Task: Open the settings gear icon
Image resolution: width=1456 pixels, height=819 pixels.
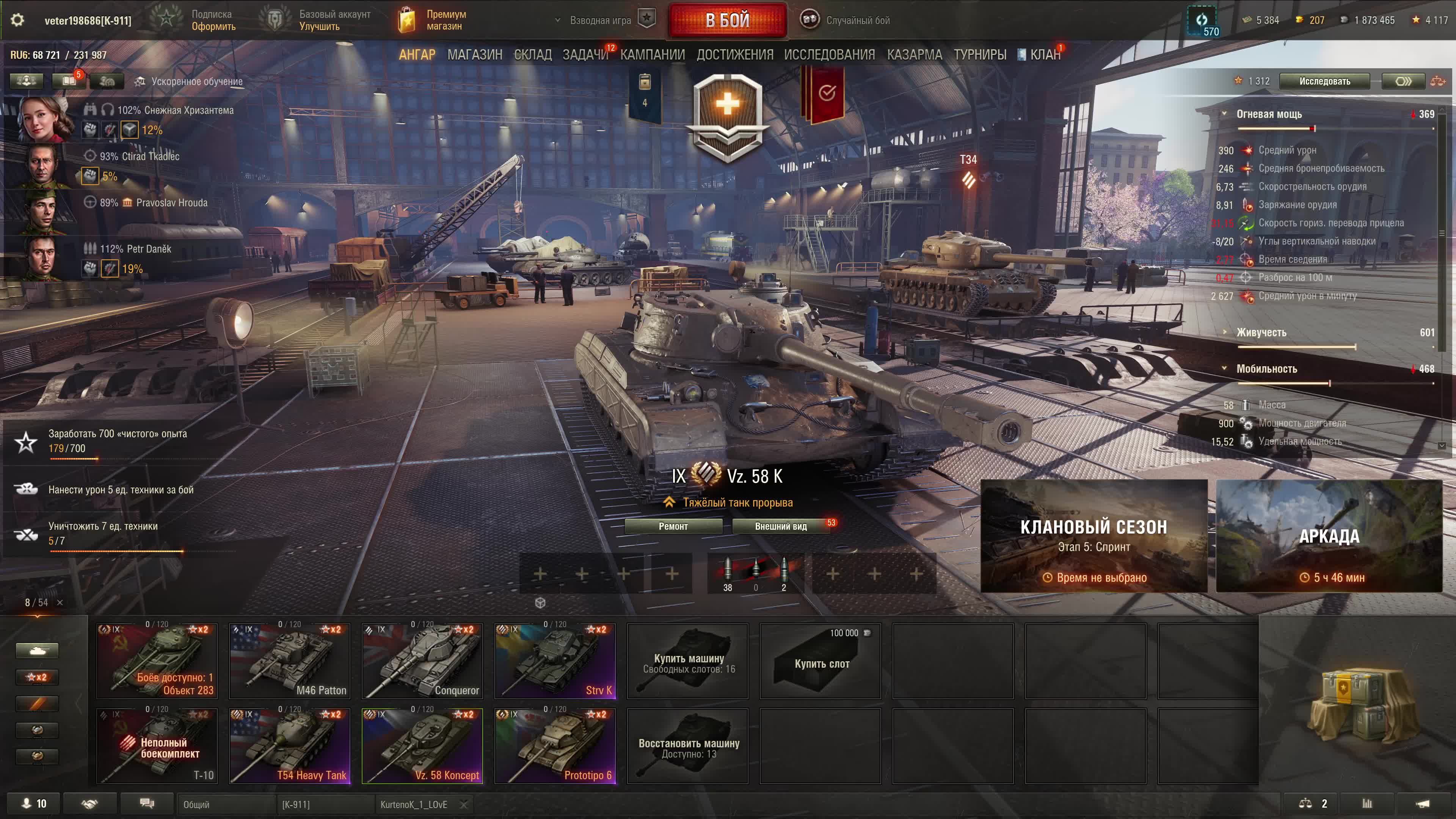Action: 17,20
